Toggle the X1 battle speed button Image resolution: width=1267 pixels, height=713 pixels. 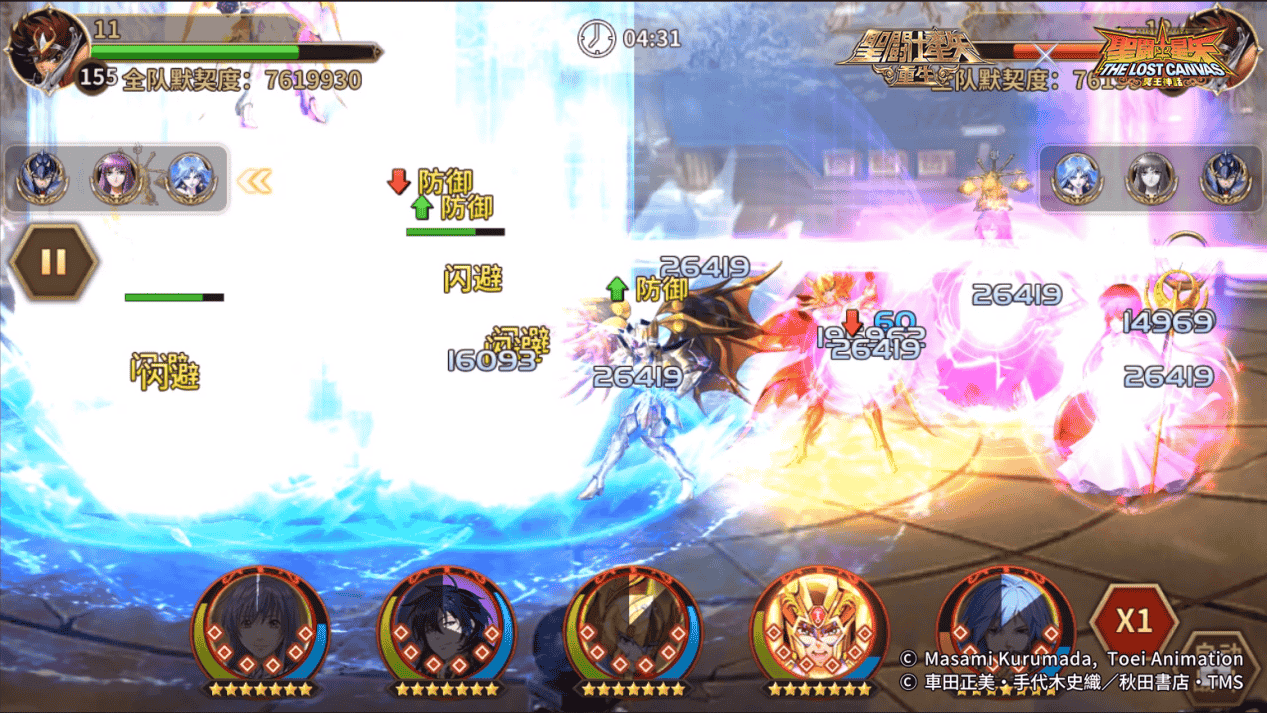click(x=1133, y=621)
